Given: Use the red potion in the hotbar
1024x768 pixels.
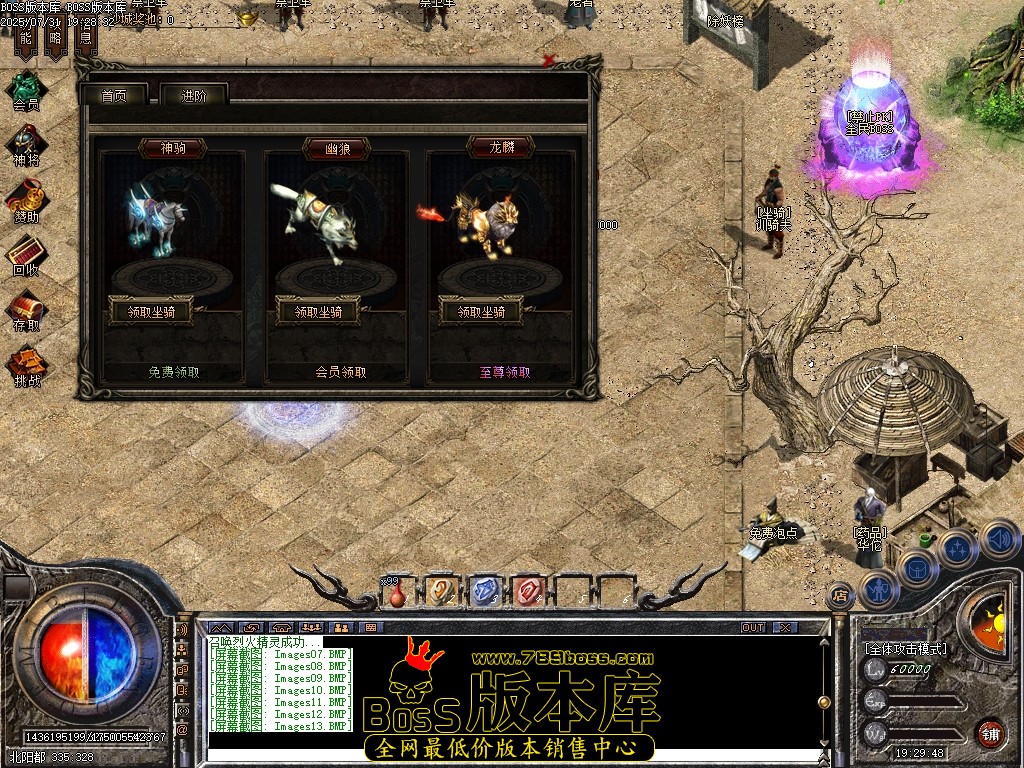Looking at the screenshot, I should 397,594.
